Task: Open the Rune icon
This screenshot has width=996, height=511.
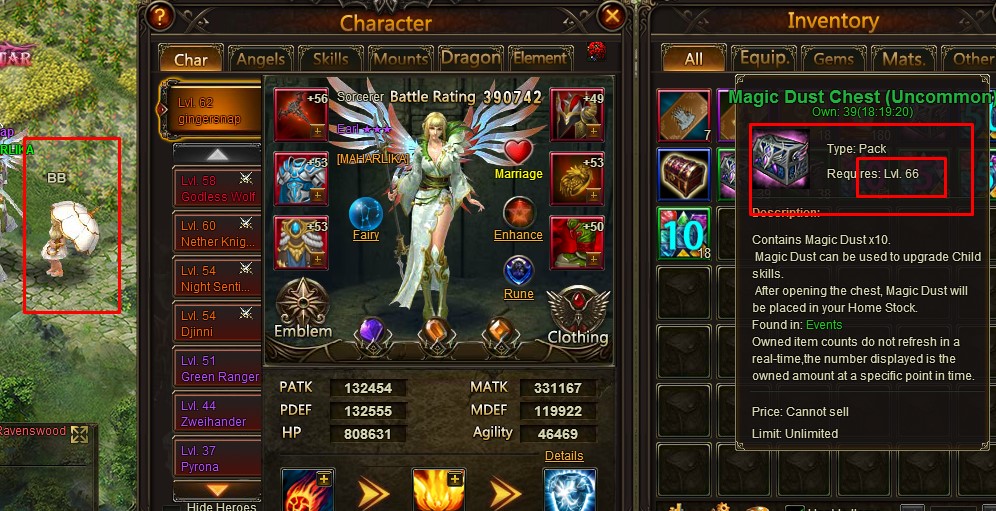Action: pyautogui.click(x=518, y=274)
